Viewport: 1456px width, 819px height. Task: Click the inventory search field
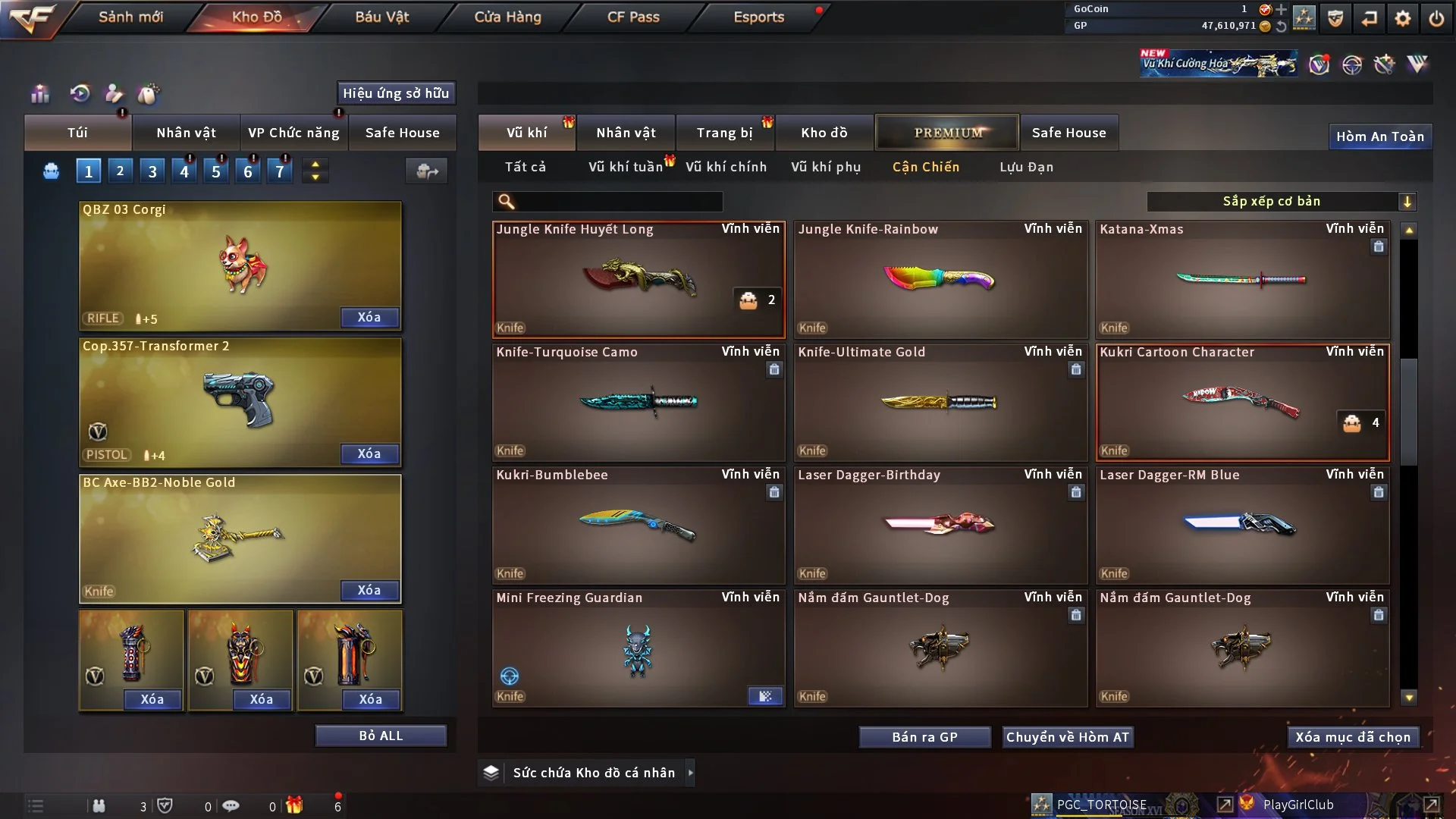[x=618, y=201]
